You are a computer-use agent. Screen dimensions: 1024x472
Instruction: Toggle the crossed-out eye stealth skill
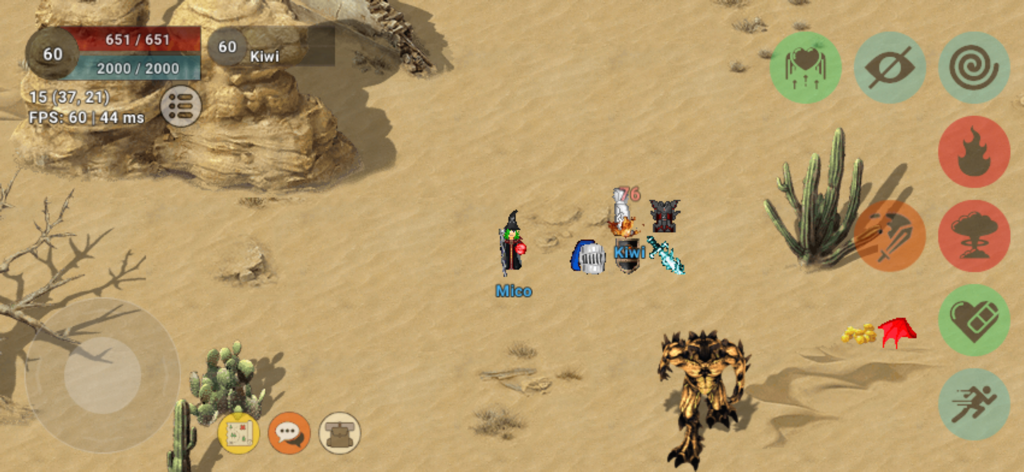tap(889, 68)
